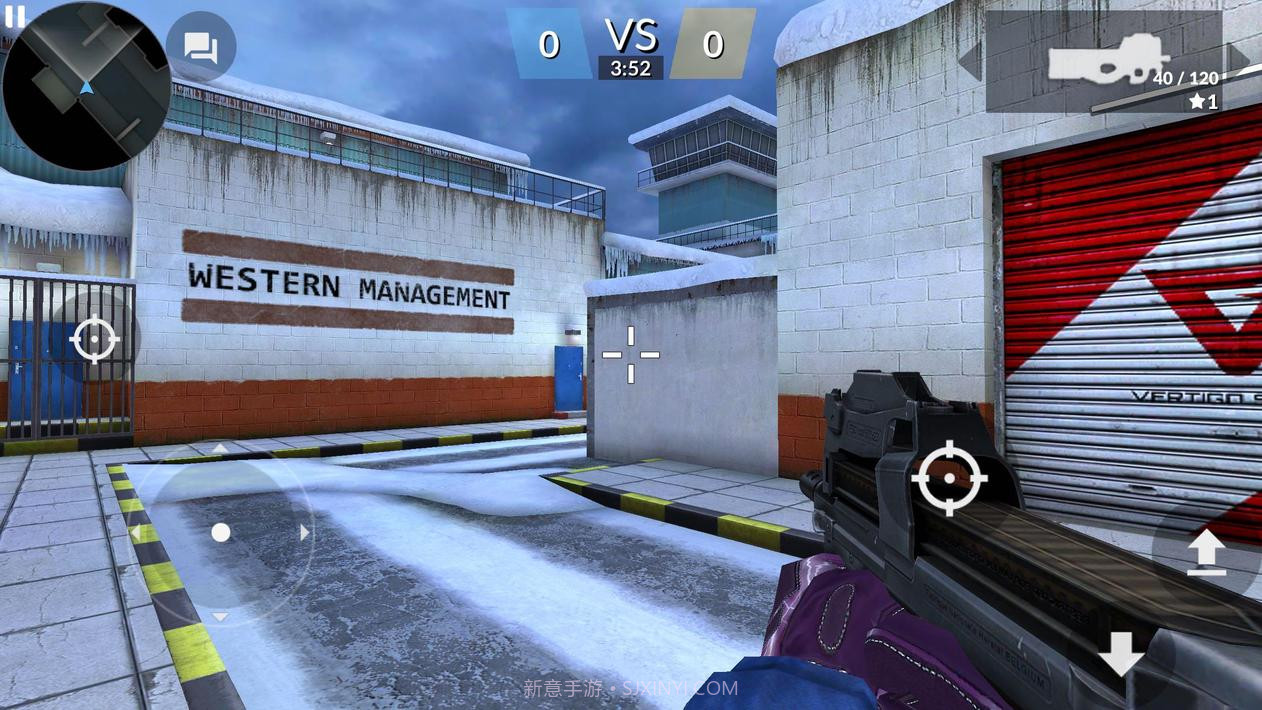Select the P90 weapon panel
Viewport: 1262px width, 710px height.
coord(1104,62)
